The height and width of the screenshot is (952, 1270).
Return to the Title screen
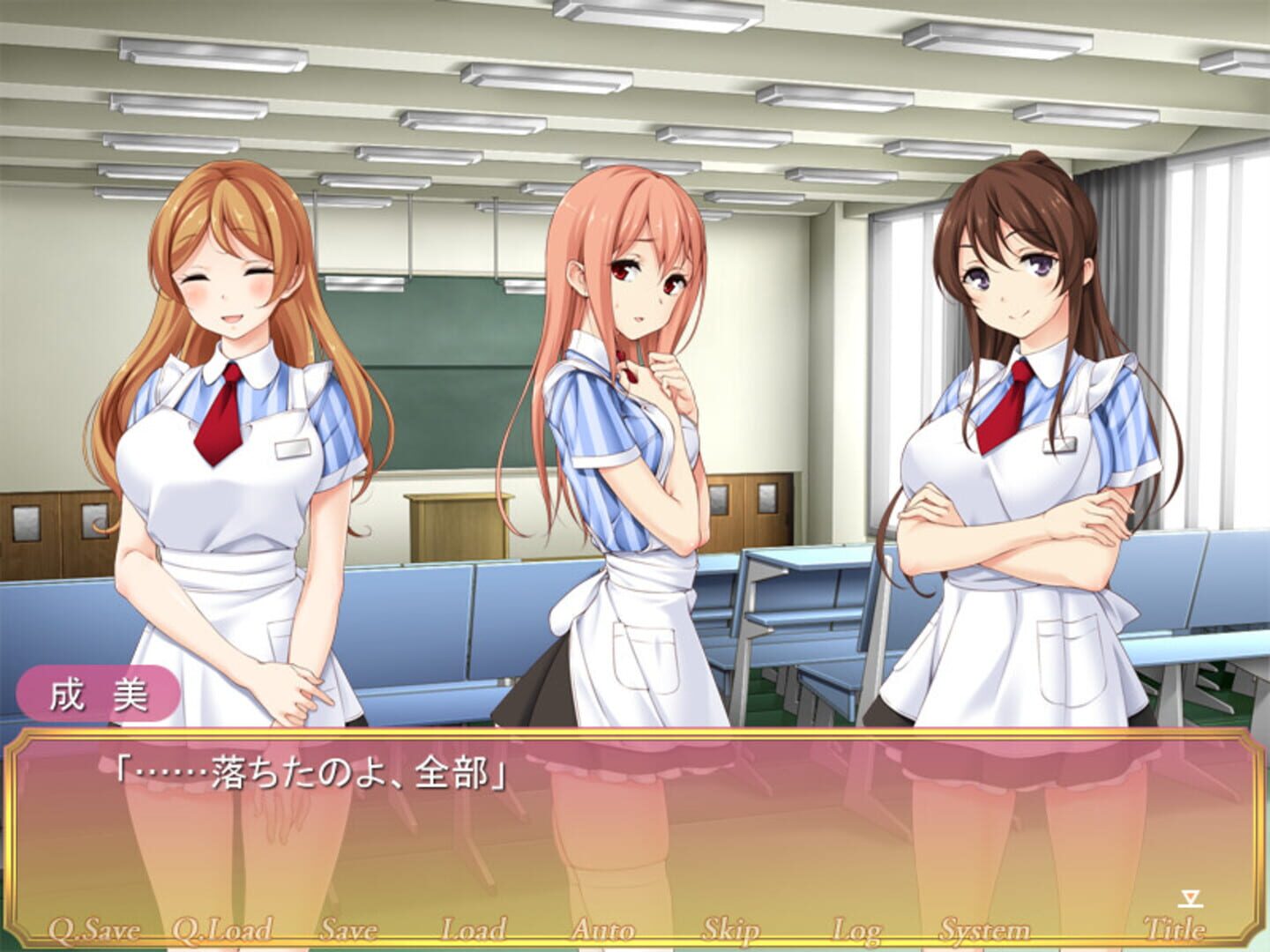tap(1173, 927)
